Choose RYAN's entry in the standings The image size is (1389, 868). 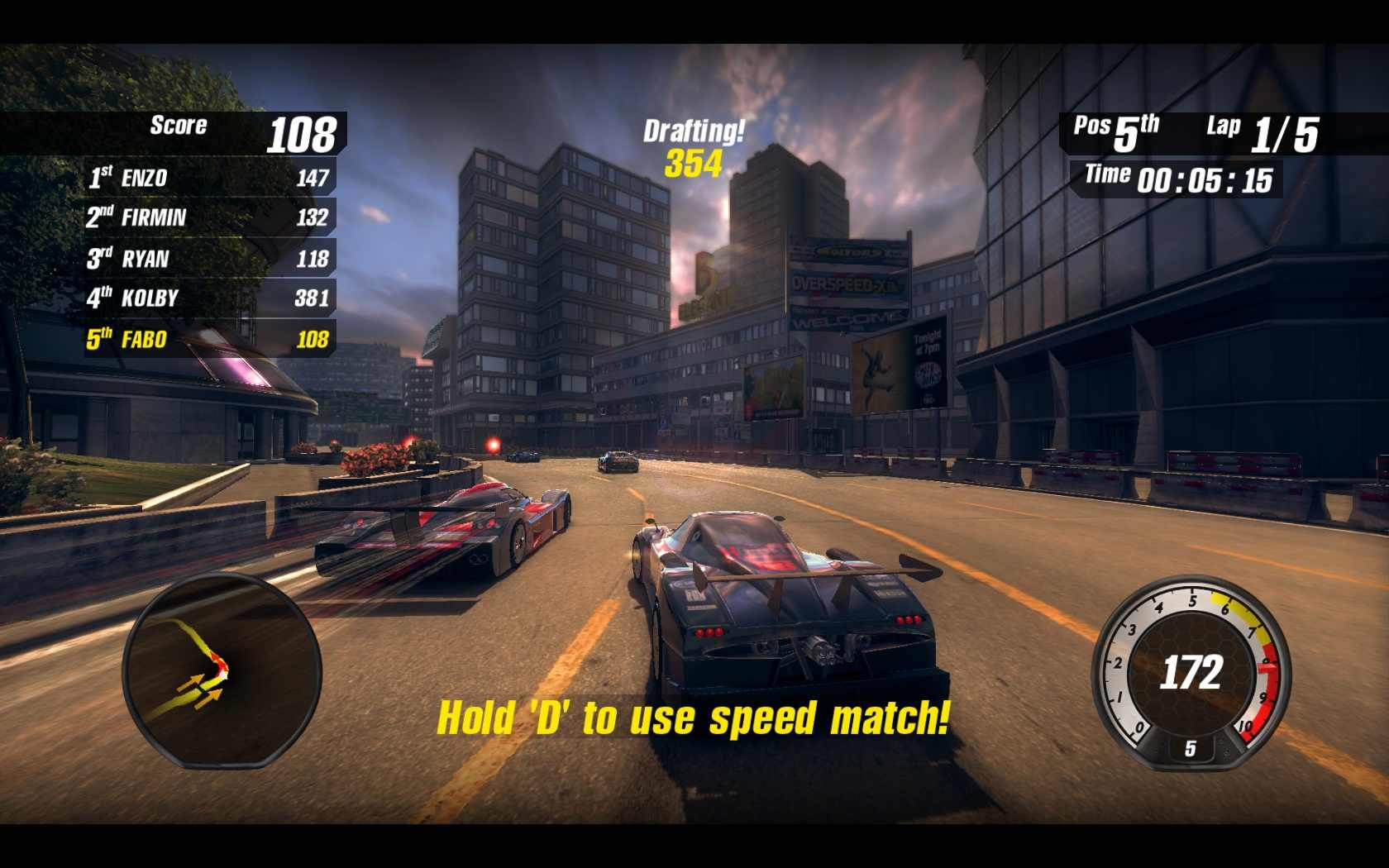pos(209,259)
